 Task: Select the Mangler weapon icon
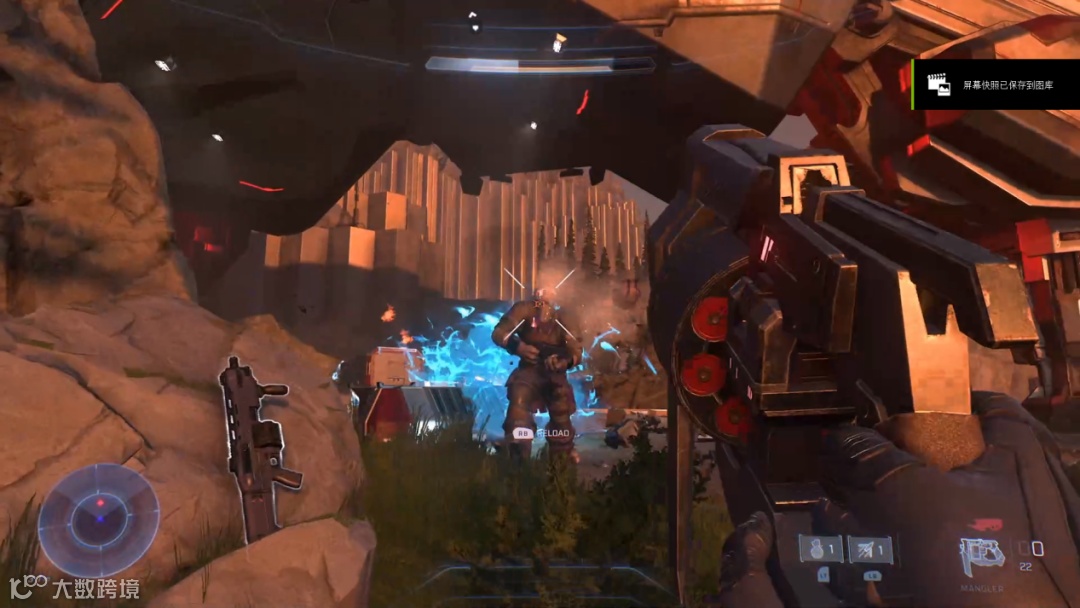pos(982,554)
